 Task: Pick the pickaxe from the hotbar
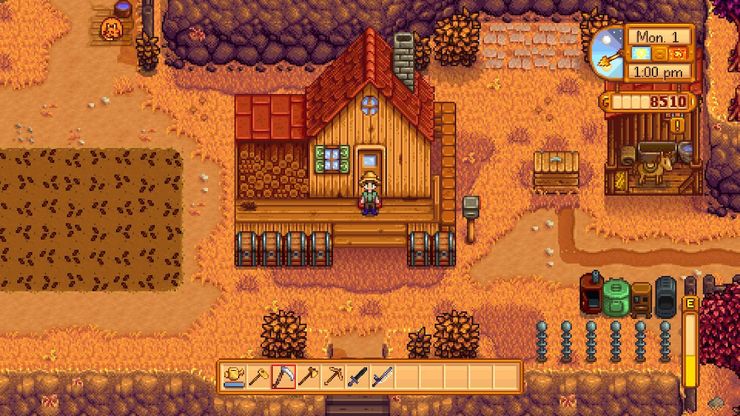coord(333,377)
